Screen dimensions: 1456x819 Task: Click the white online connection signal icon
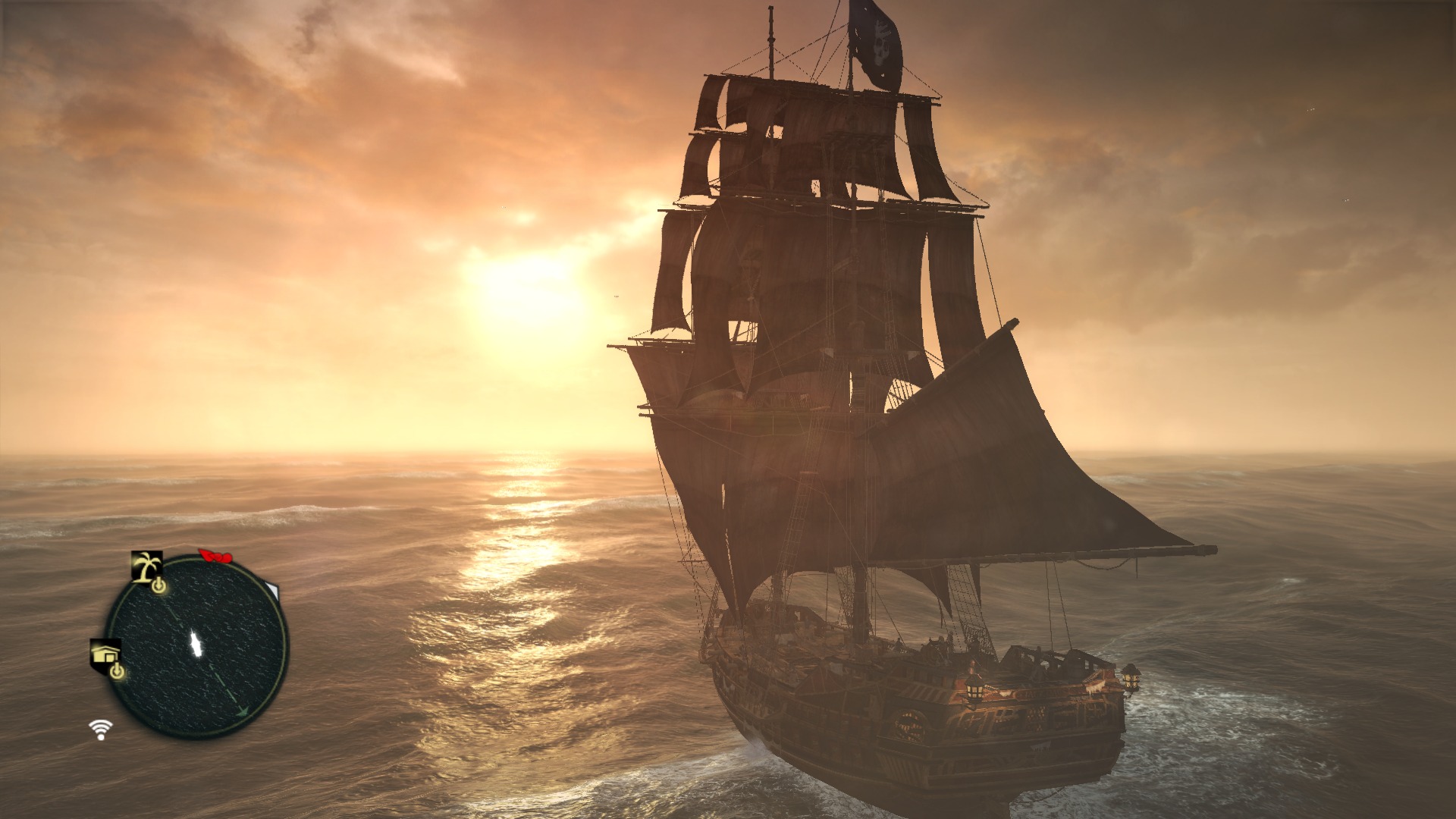coord(100,730)
